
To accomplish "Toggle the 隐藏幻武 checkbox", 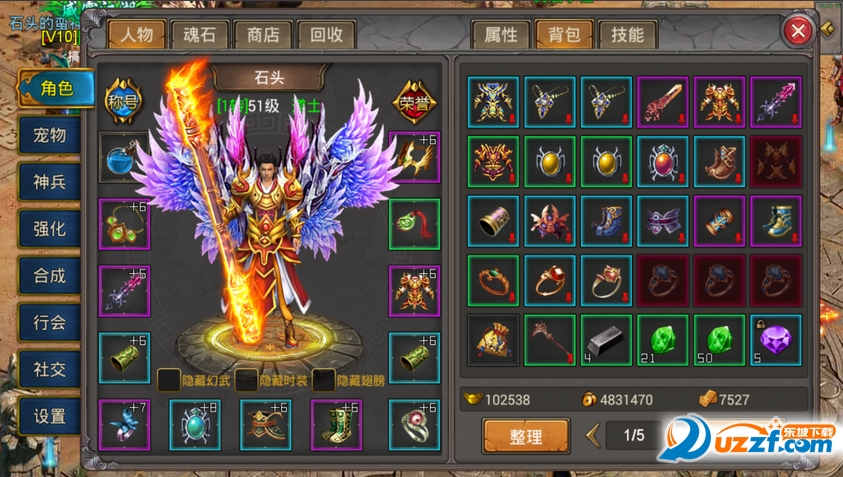I will click(168, 379).
